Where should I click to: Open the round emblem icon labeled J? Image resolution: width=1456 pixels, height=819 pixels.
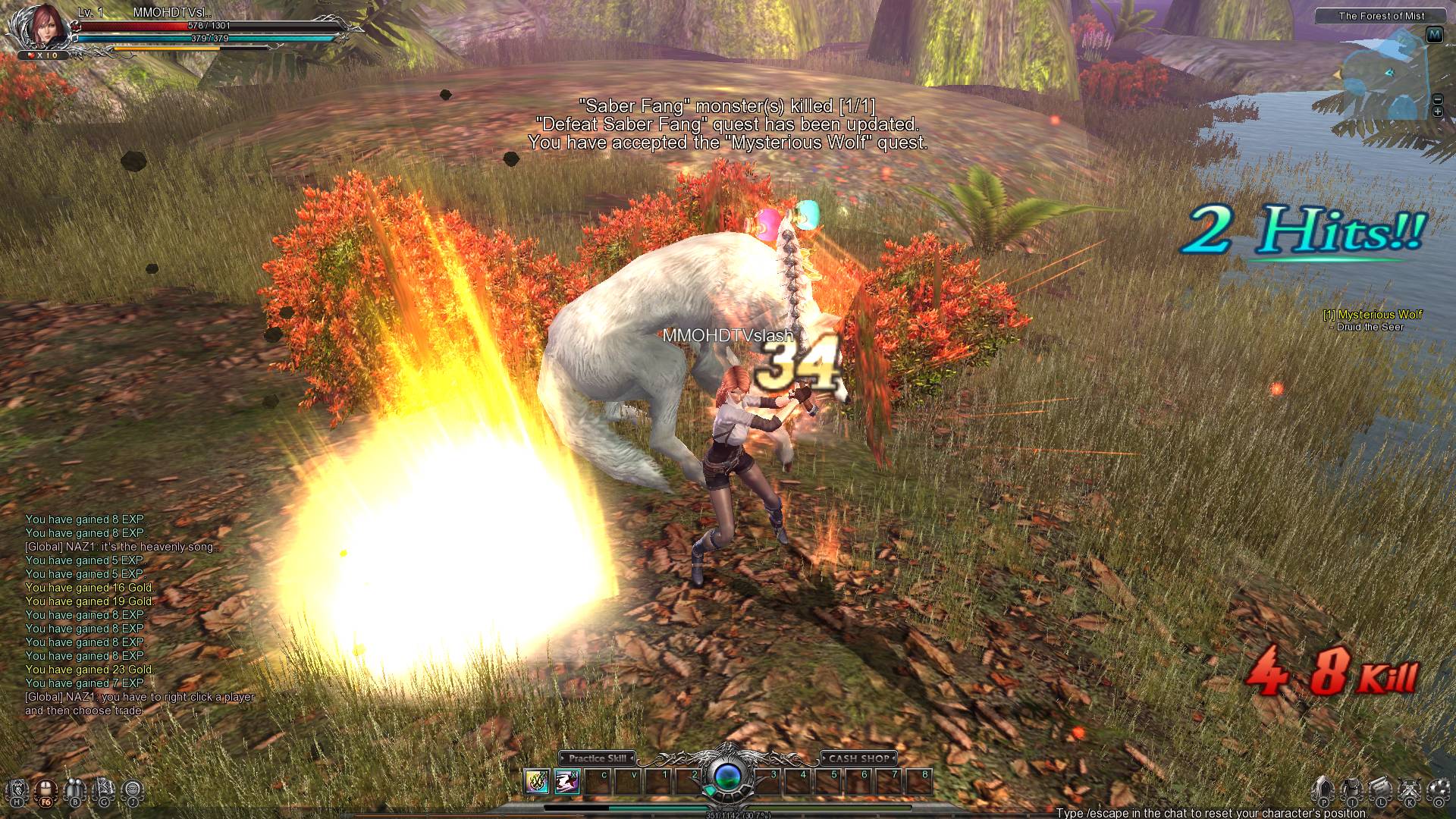pyautogui.click(x=133, y=791)
